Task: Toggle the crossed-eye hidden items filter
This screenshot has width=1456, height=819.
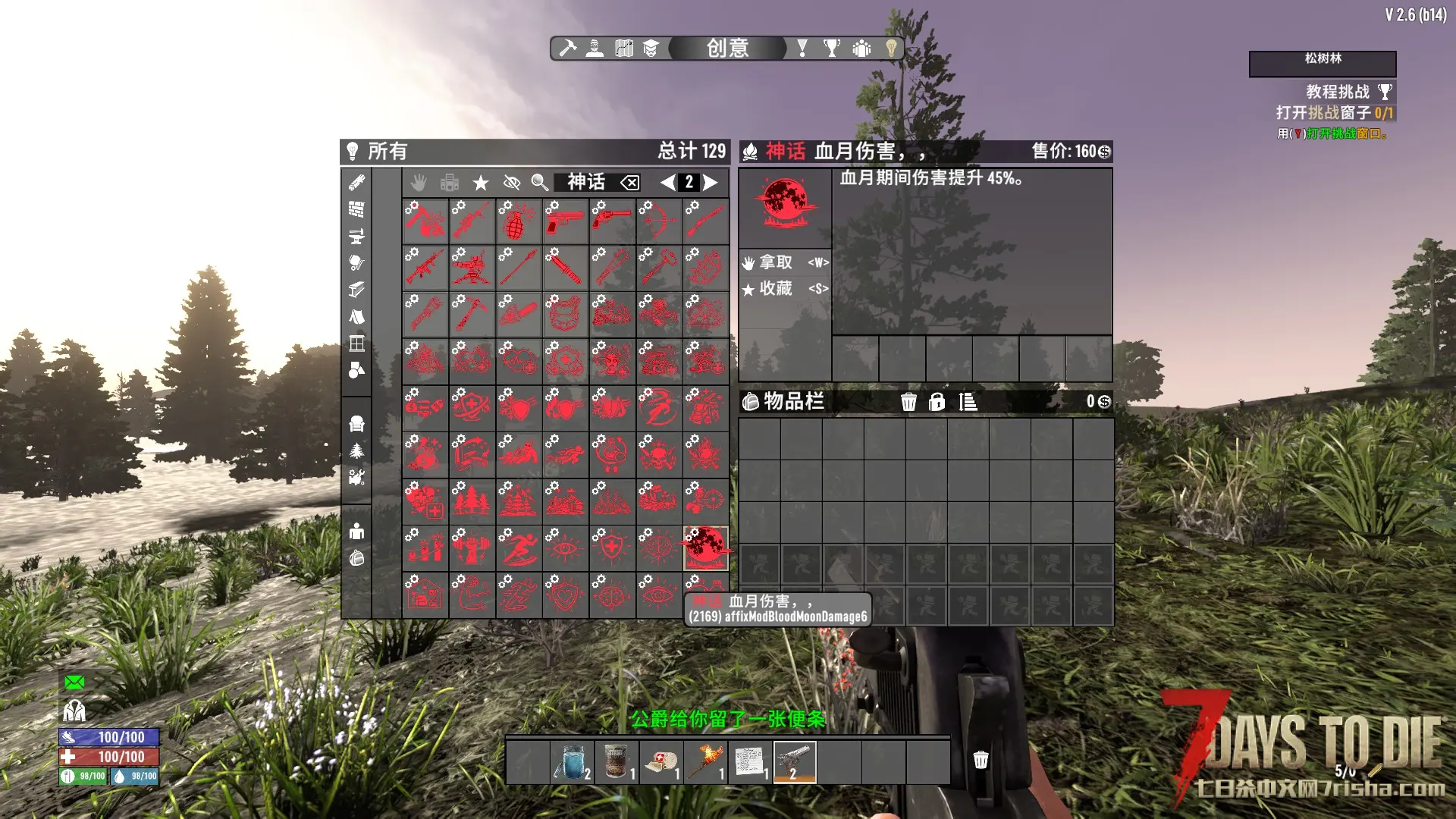Action: (x=512, y=183)
